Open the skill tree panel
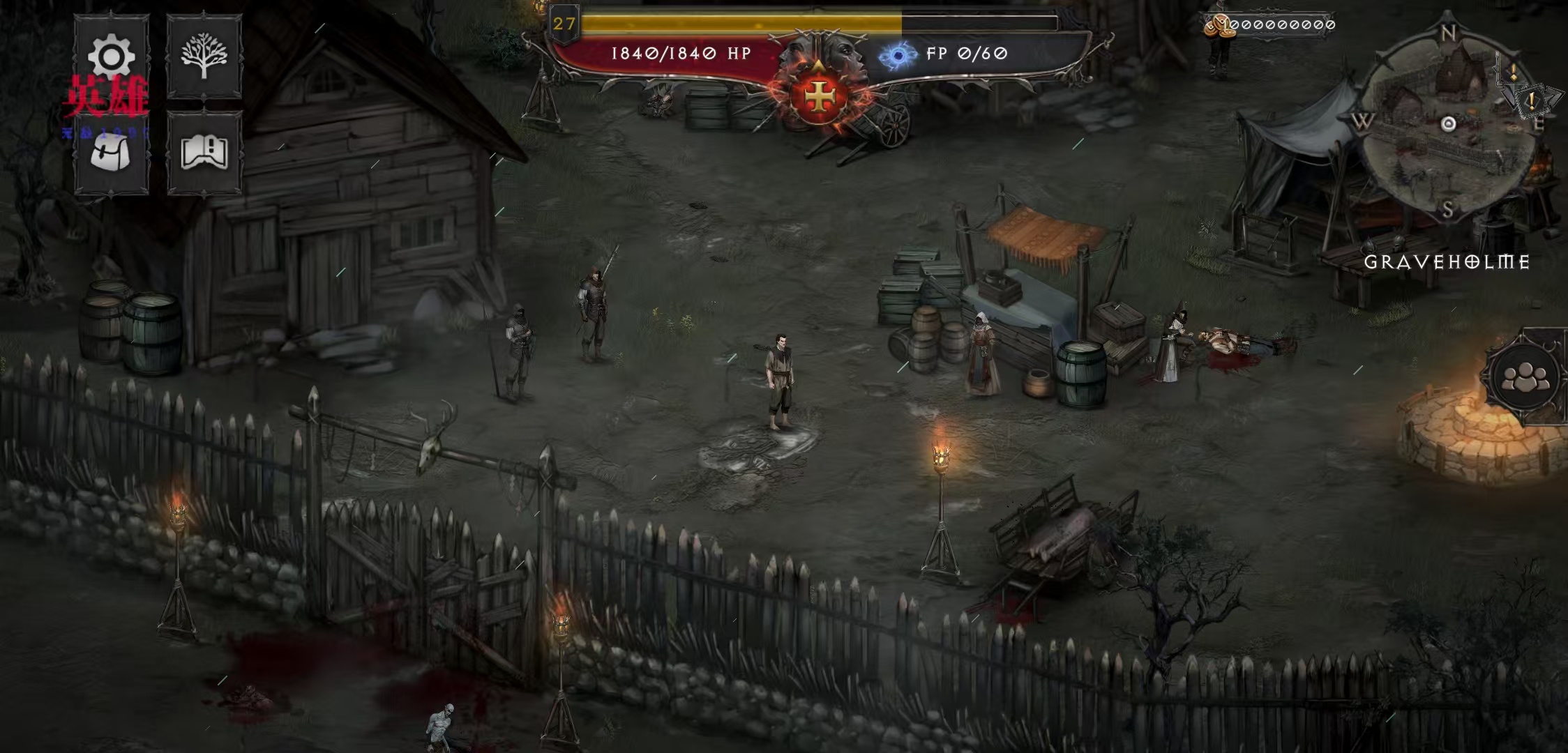 click(204, 56)
